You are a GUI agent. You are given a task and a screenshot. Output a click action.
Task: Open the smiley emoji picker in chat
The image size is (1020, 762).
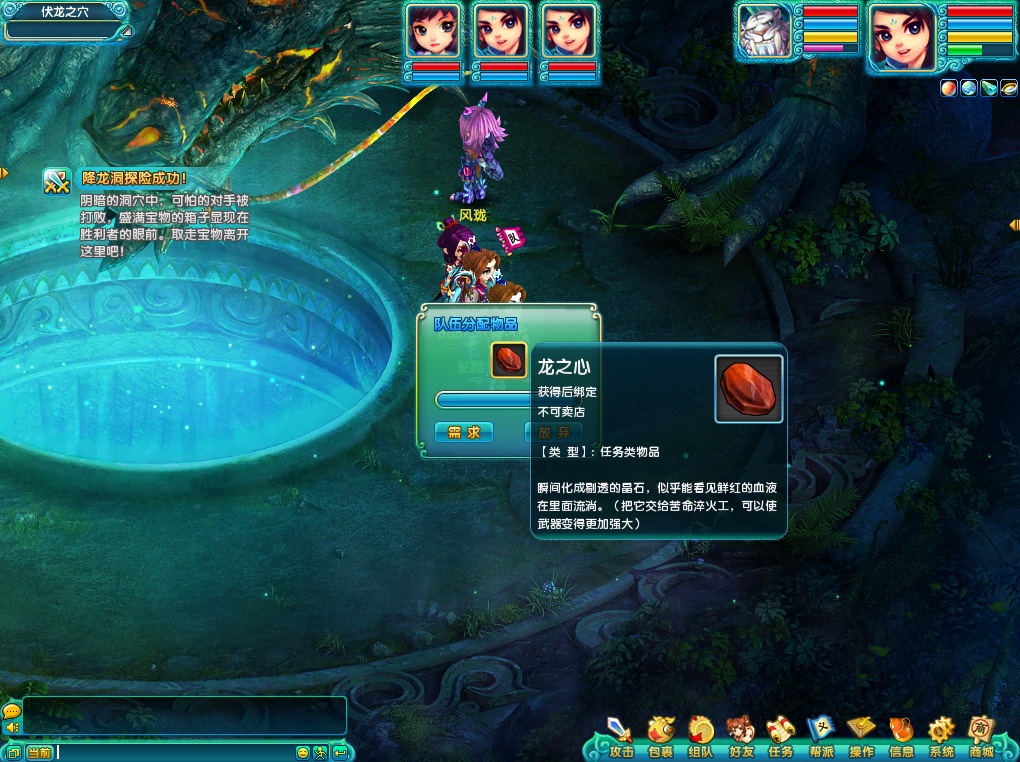[x=303, y=752]
